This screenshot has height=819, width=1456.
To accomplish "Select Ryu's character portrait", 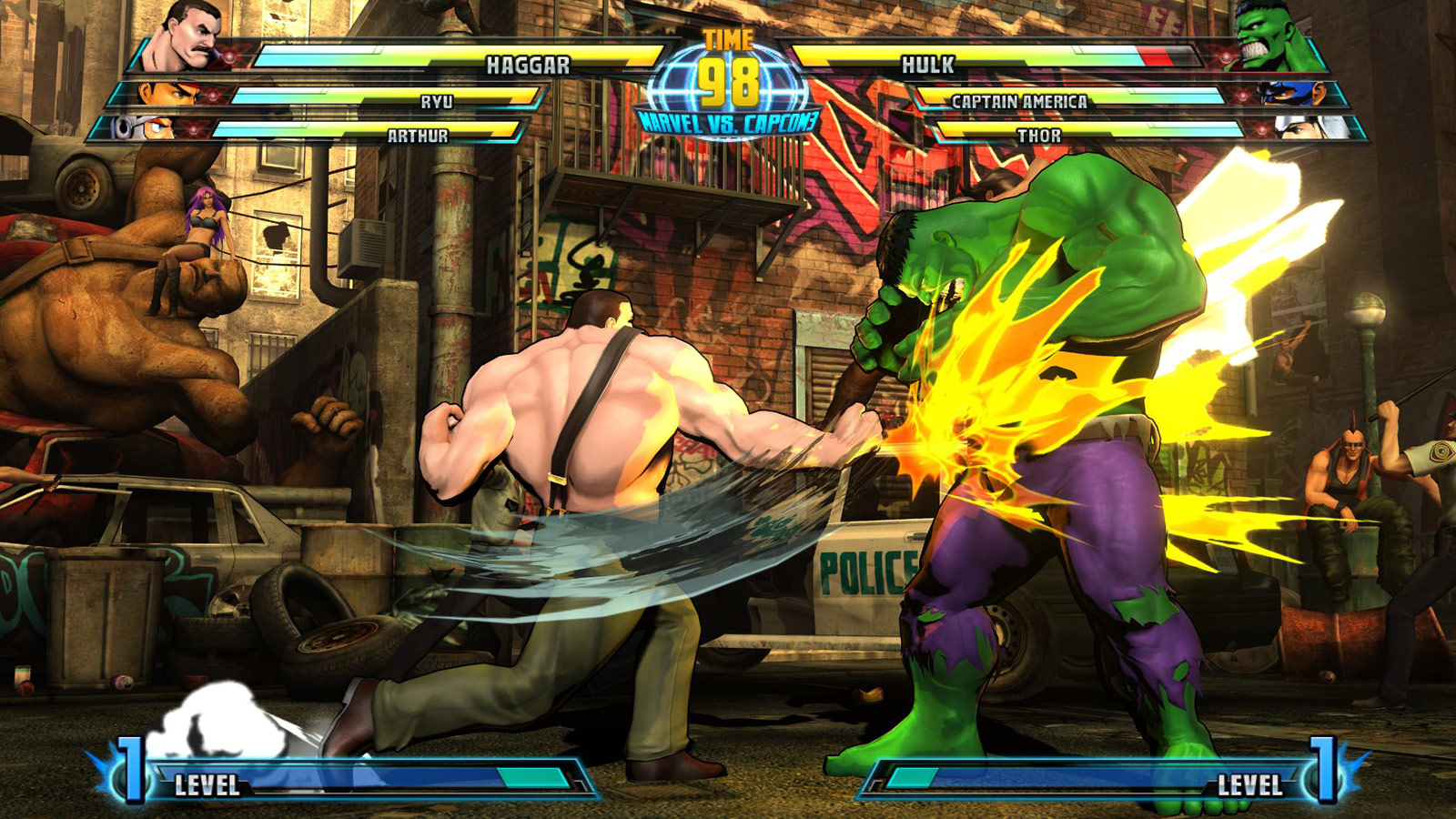I will [x=163, y=92].
